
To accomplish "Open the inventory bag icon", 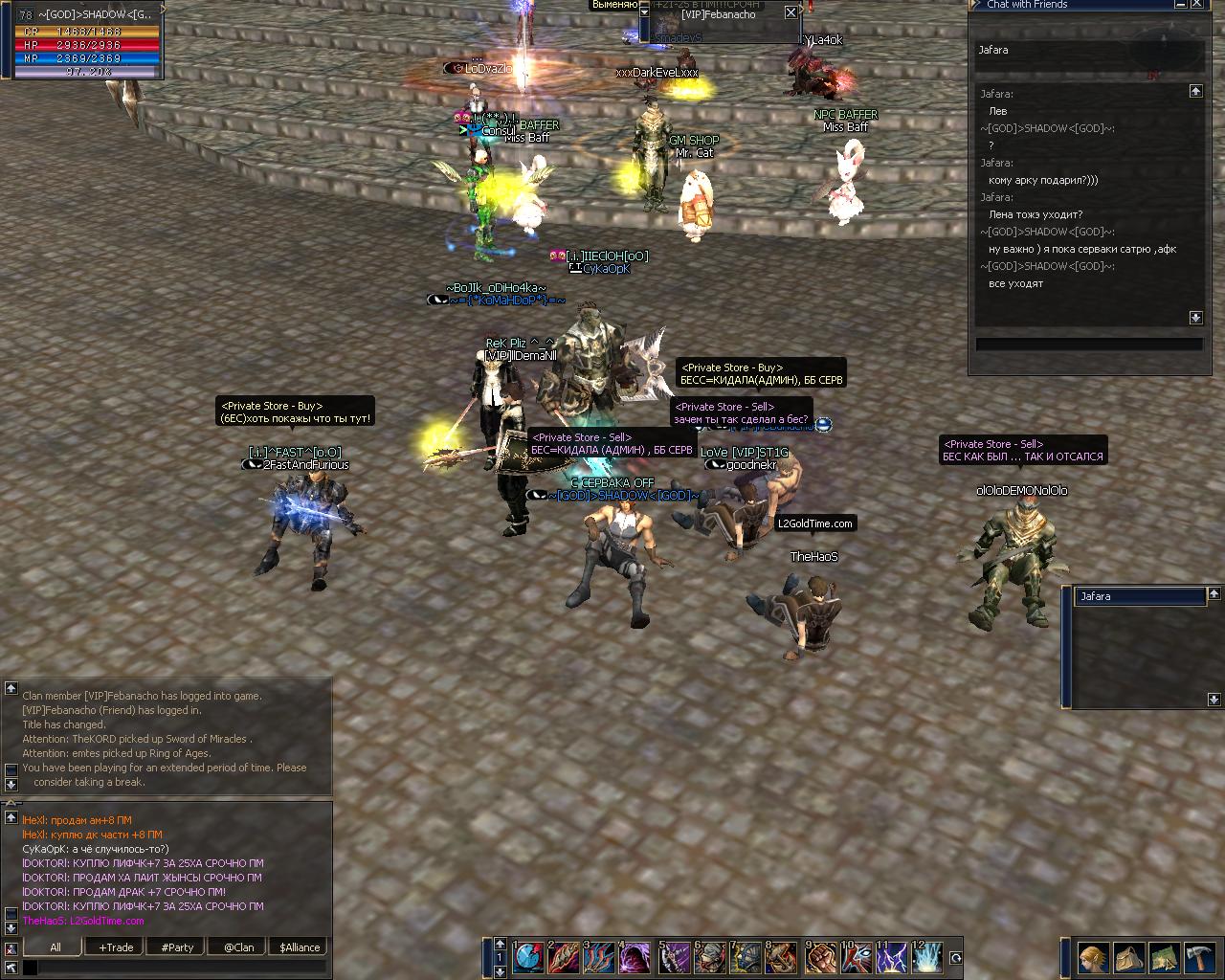I will click(1128, 957).
